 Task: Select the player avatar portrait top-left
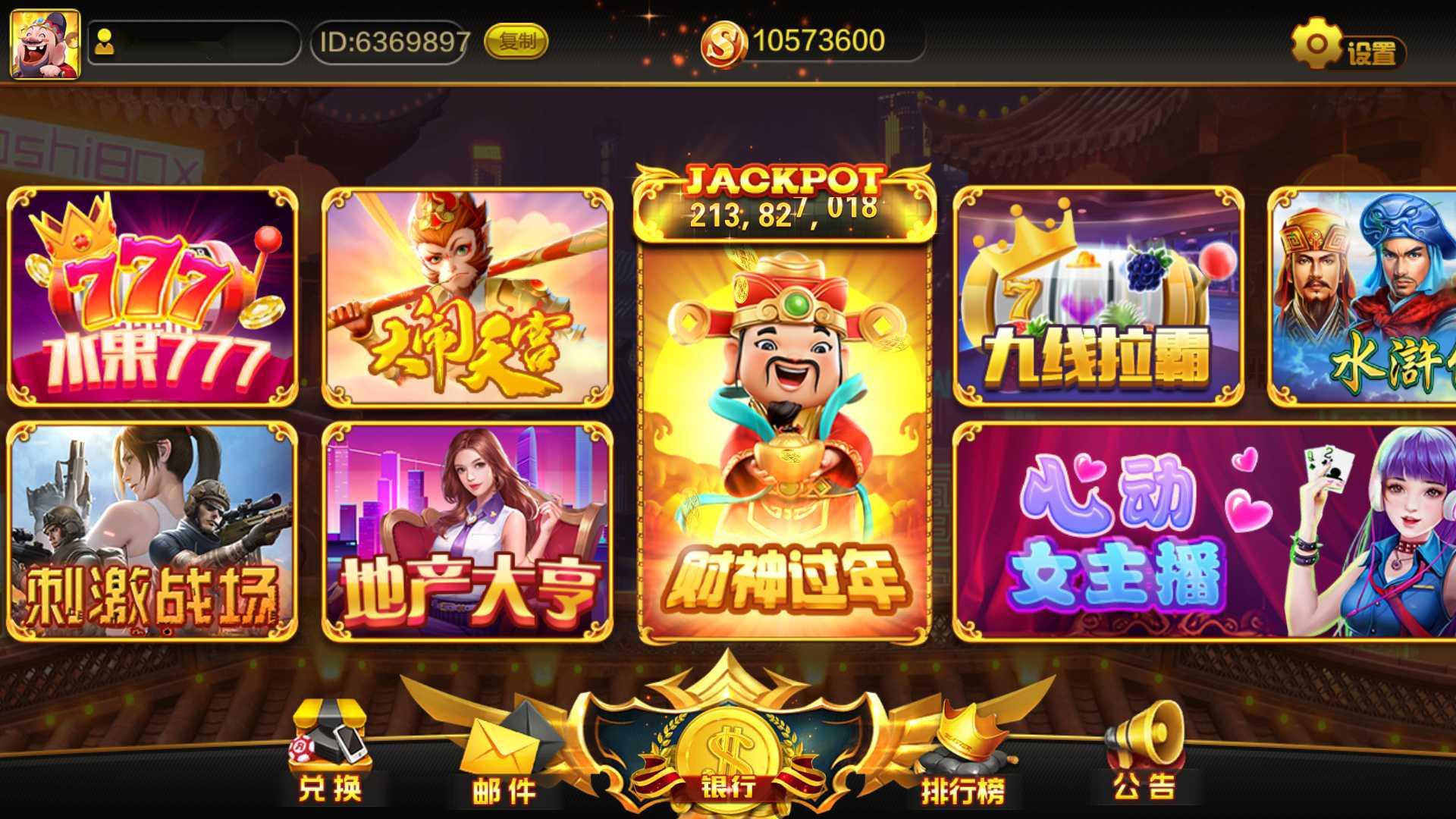pyautogui.click(x=43, y=44)
